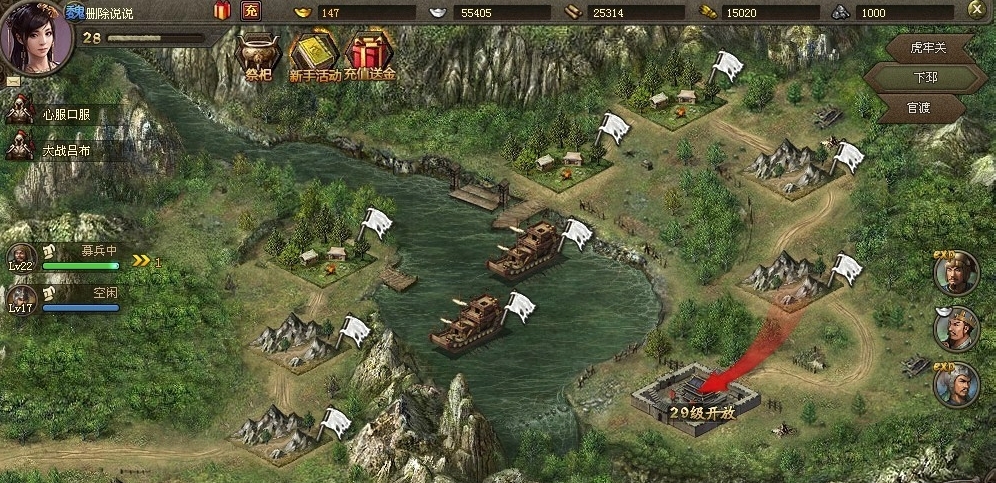Open the 大战吕布 quest
The image size is (996, 483).
[x=65, y=149]
